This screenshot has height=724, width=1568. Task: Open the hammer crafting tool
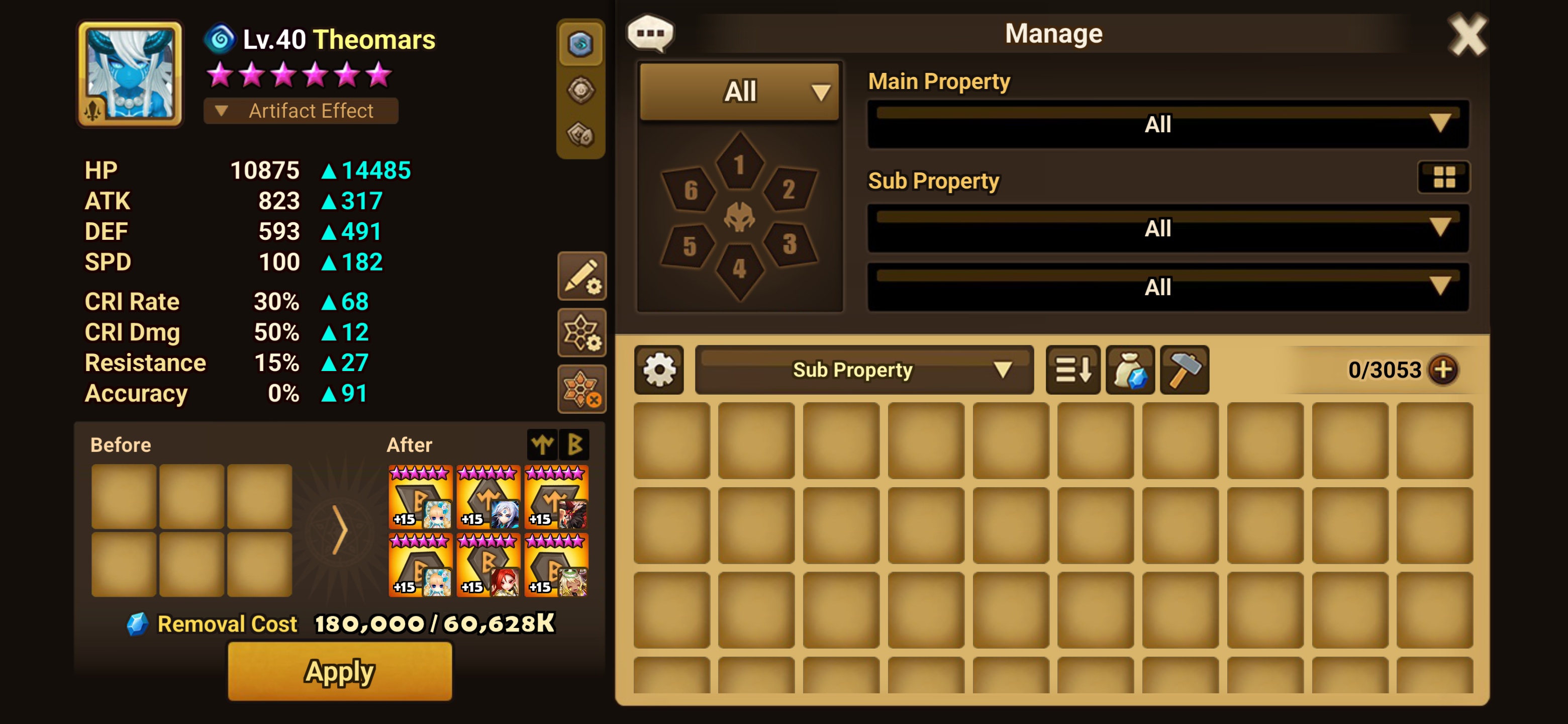click(1185, 370)
